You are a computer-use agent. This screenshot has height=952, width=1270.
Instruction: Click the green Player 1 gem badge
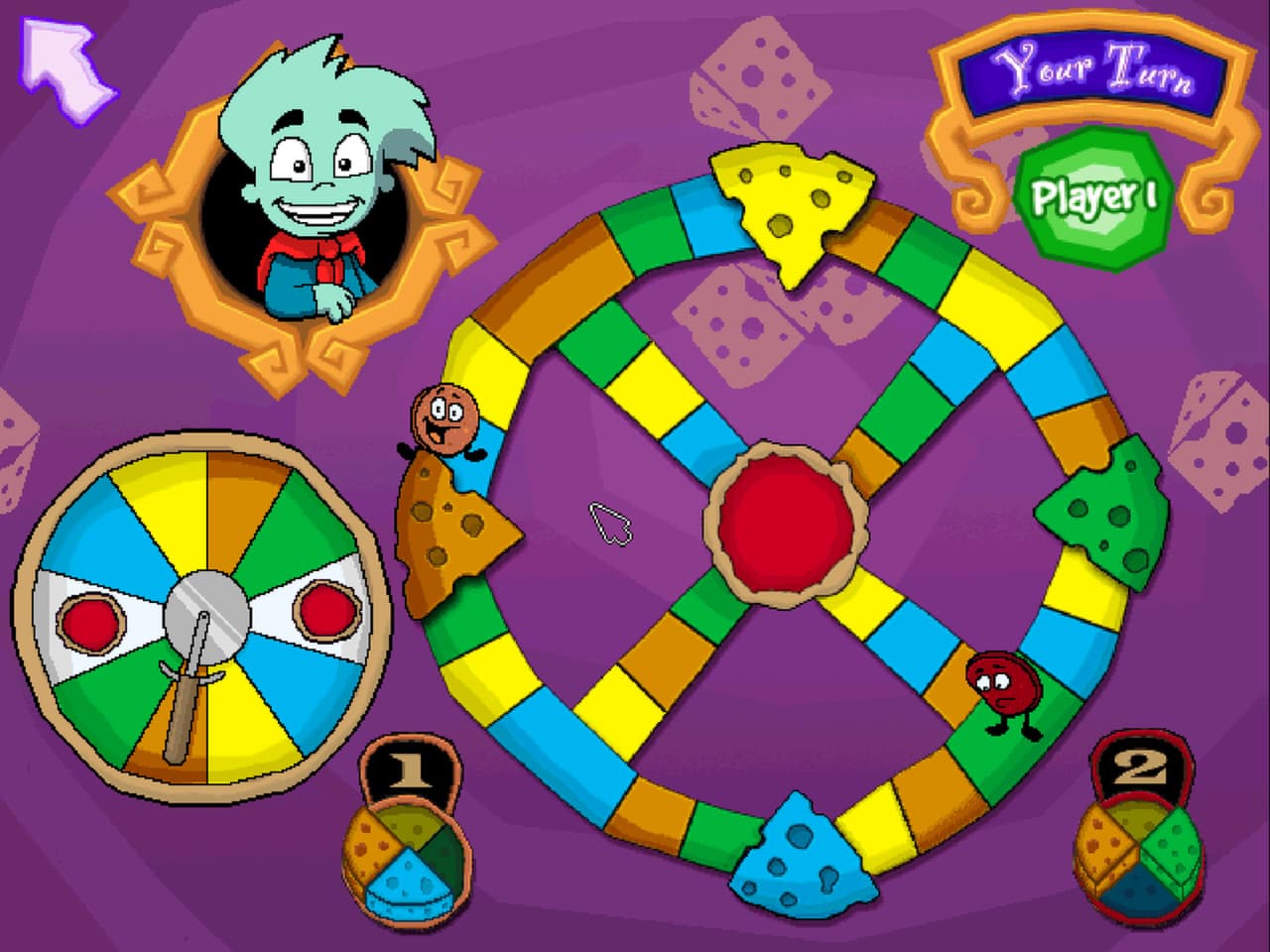pyautogui.click(x=1091, y=193)
